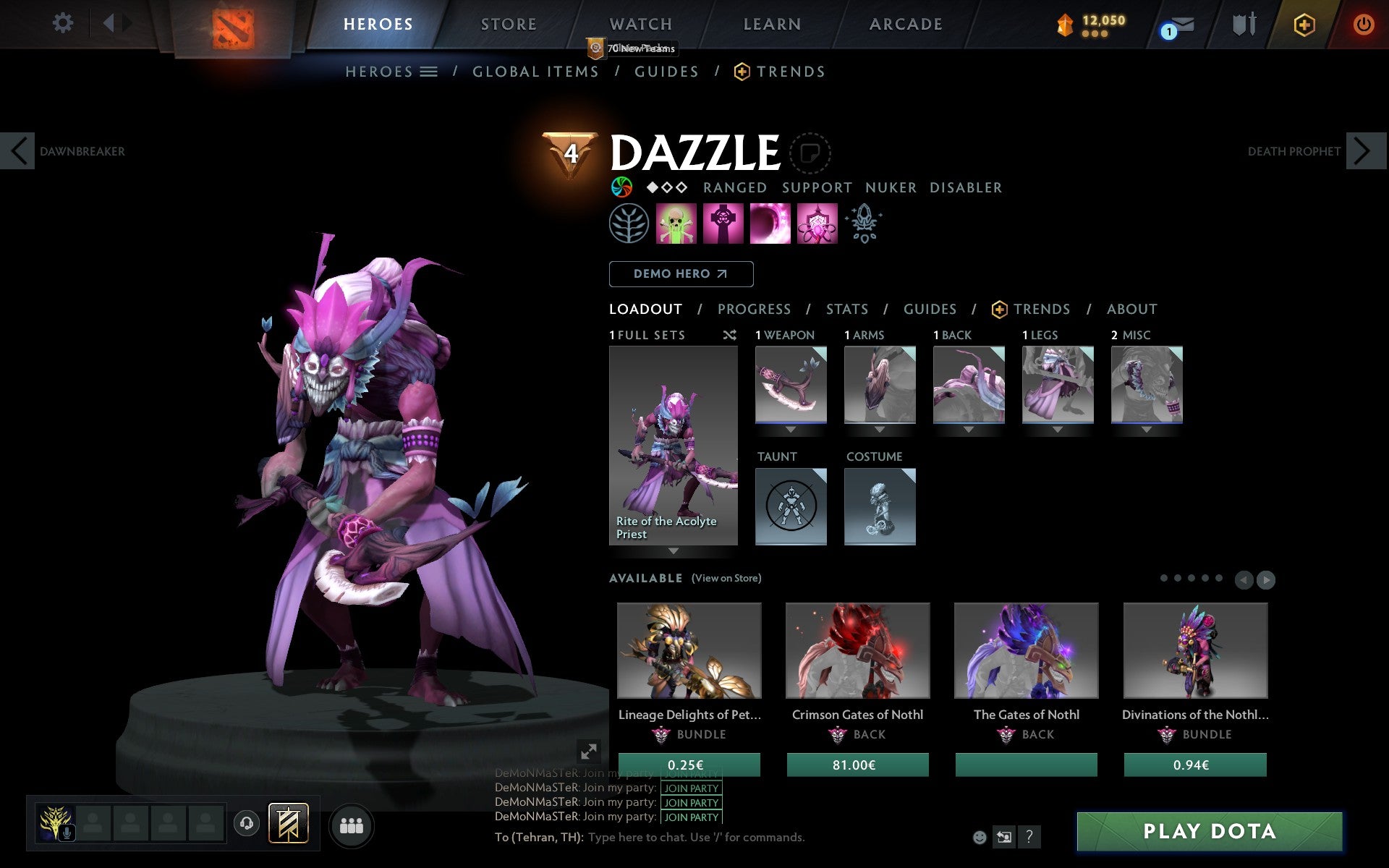Toggle voice chat with the headset icon
This screenshot has height=868, width=1389.
(247, 824)
